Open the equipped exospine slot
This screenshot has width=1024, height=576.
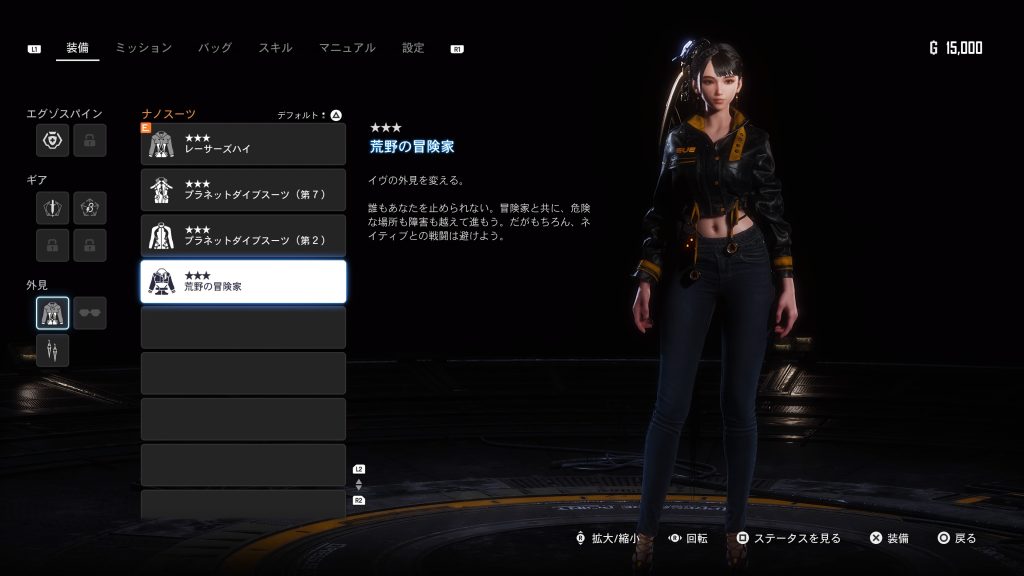pyautogui.click(x=52, y=141)
